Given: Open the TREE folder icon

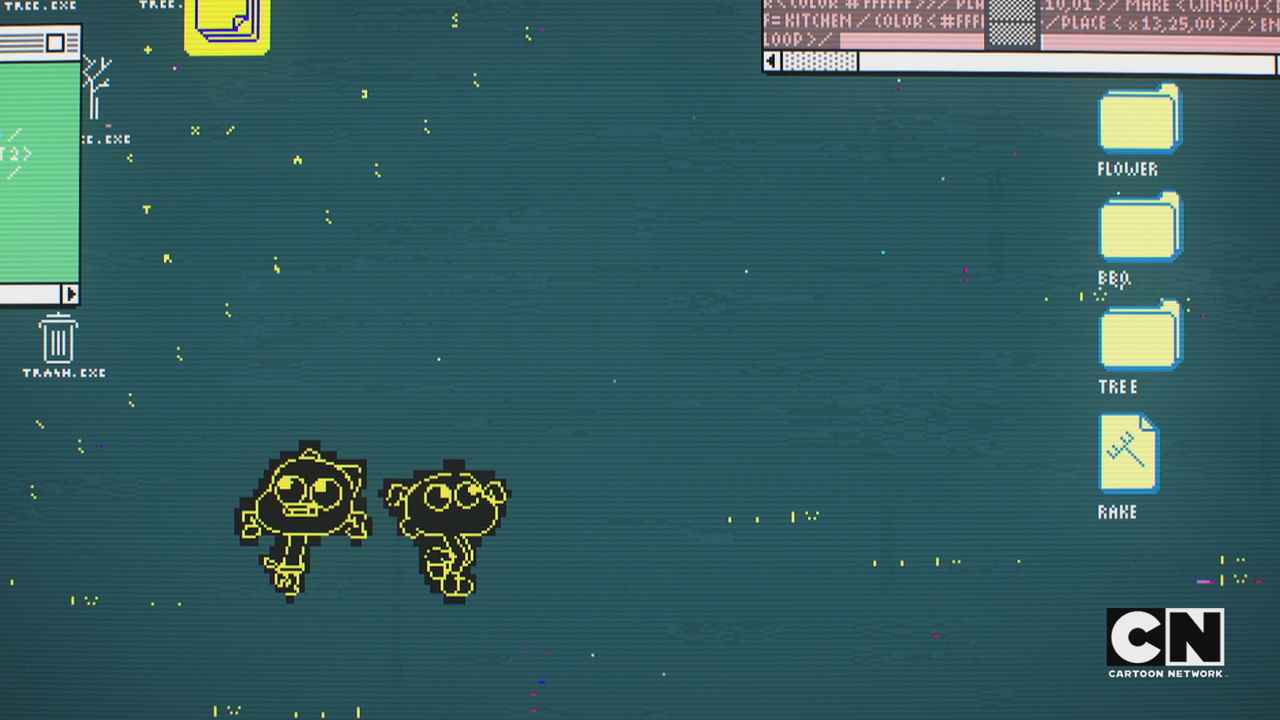Looking at the screenshot, I should [x=1138, y=337].
